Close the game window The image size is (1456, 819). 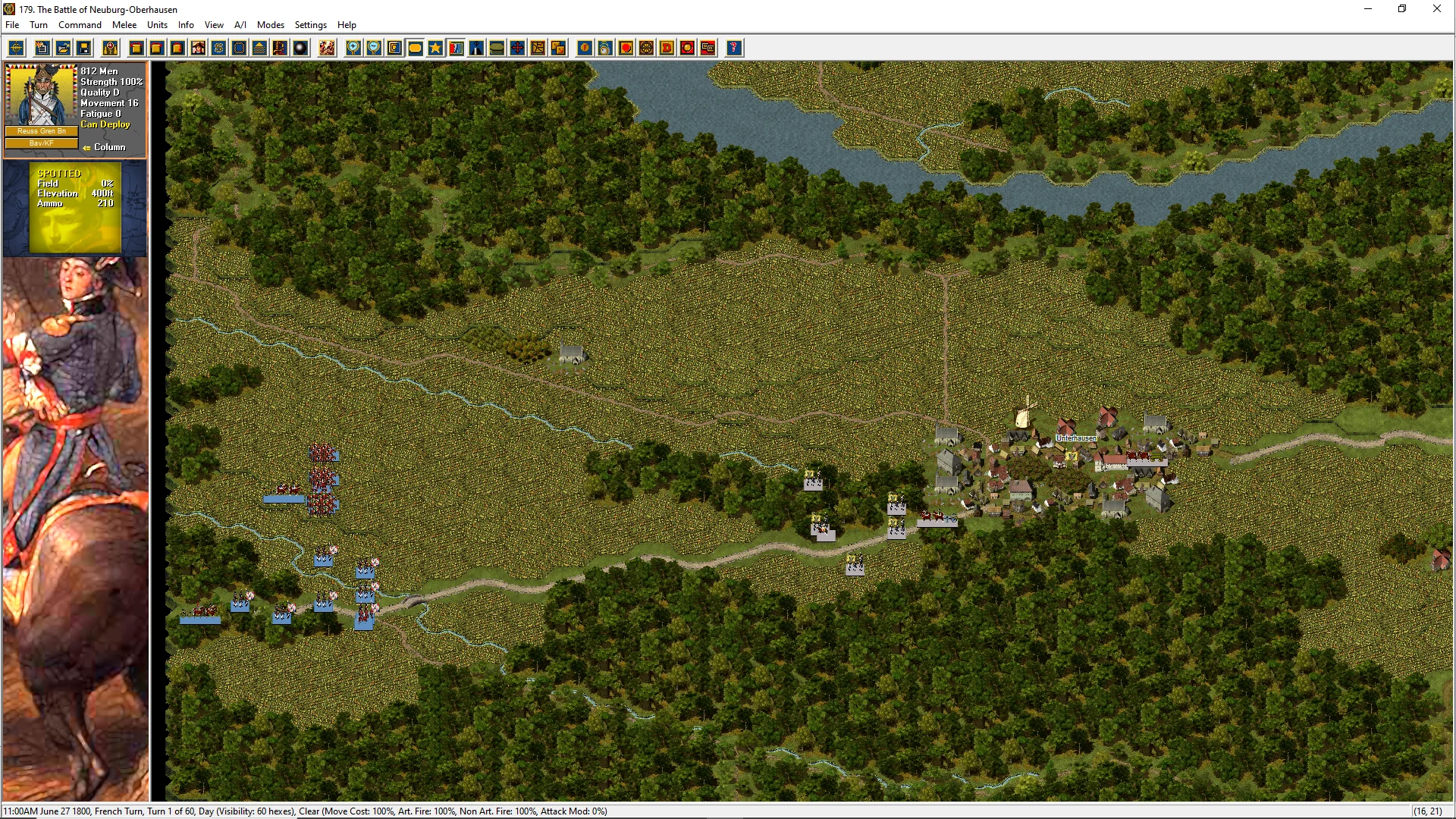click(x=1436, y=9)
